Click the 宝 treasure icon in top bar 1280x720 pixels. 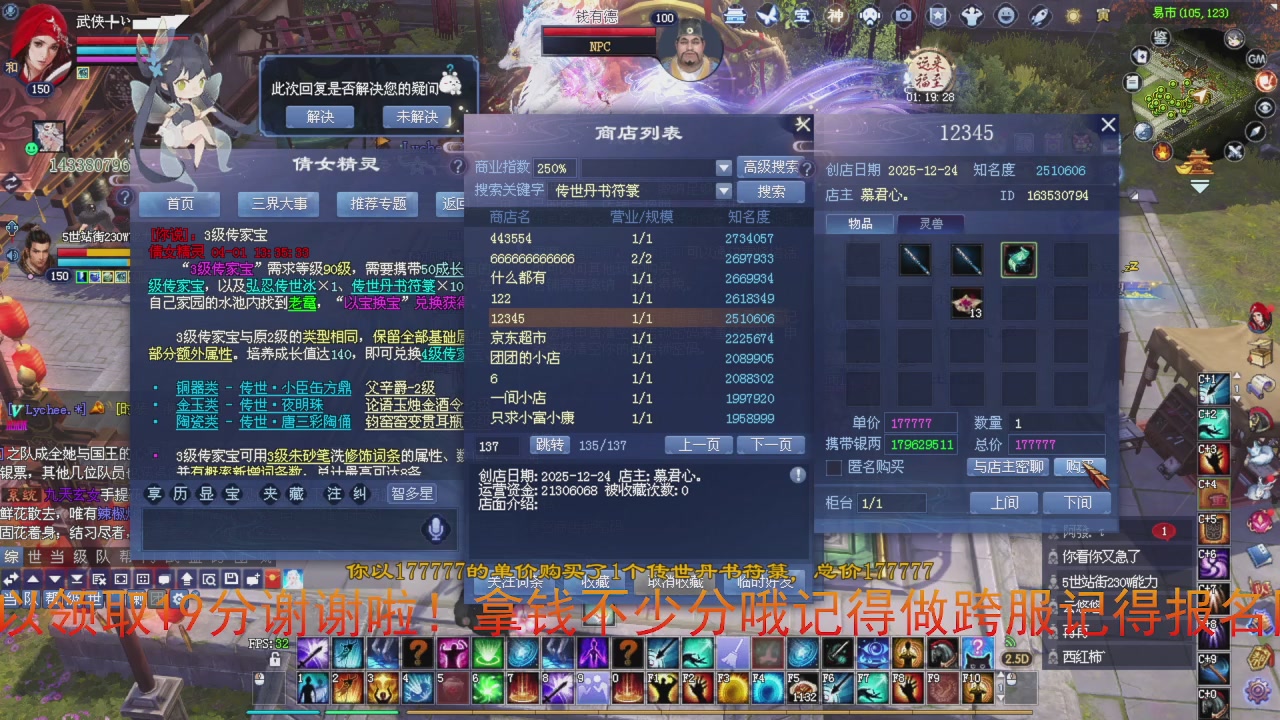tap(803, 14)
